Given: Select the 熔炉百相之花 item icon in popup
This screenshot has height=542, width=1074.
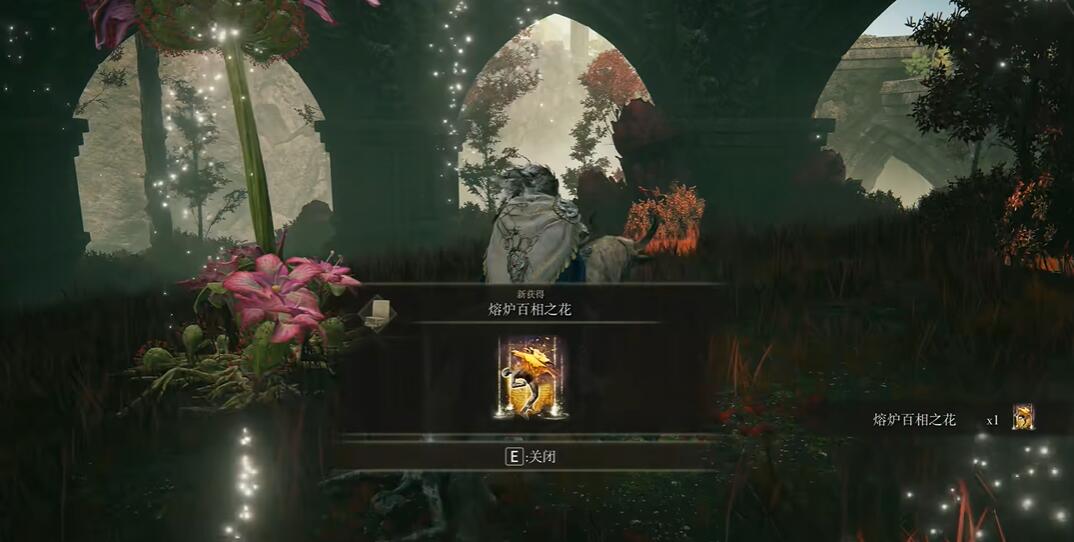Looking at the screenshot, I should click(530, 378).
